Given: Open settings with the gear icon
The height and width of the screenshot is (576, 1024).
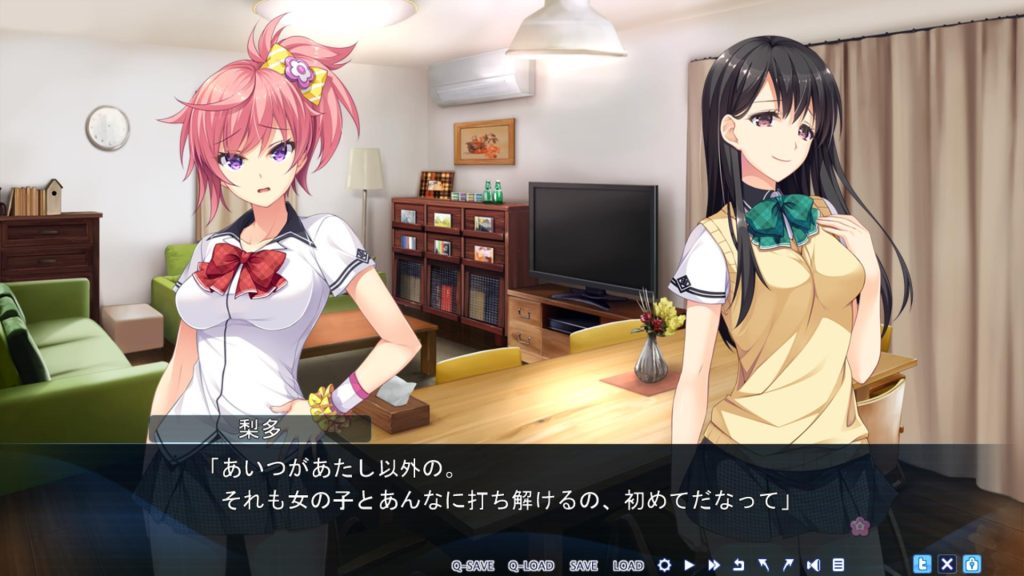Looking at the screenshot, I should click(x=664, y=565).
